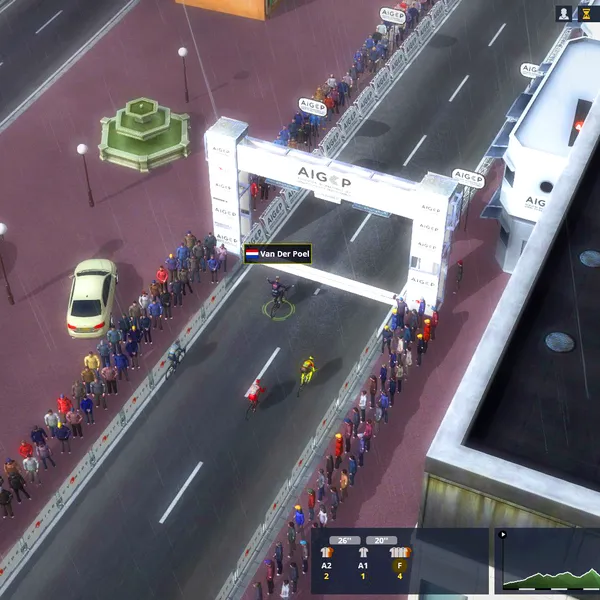Image resolution: width=600 pixels, height=600 pixels.
Task: Click the rider profile icon
Action: tap(564, 13)
